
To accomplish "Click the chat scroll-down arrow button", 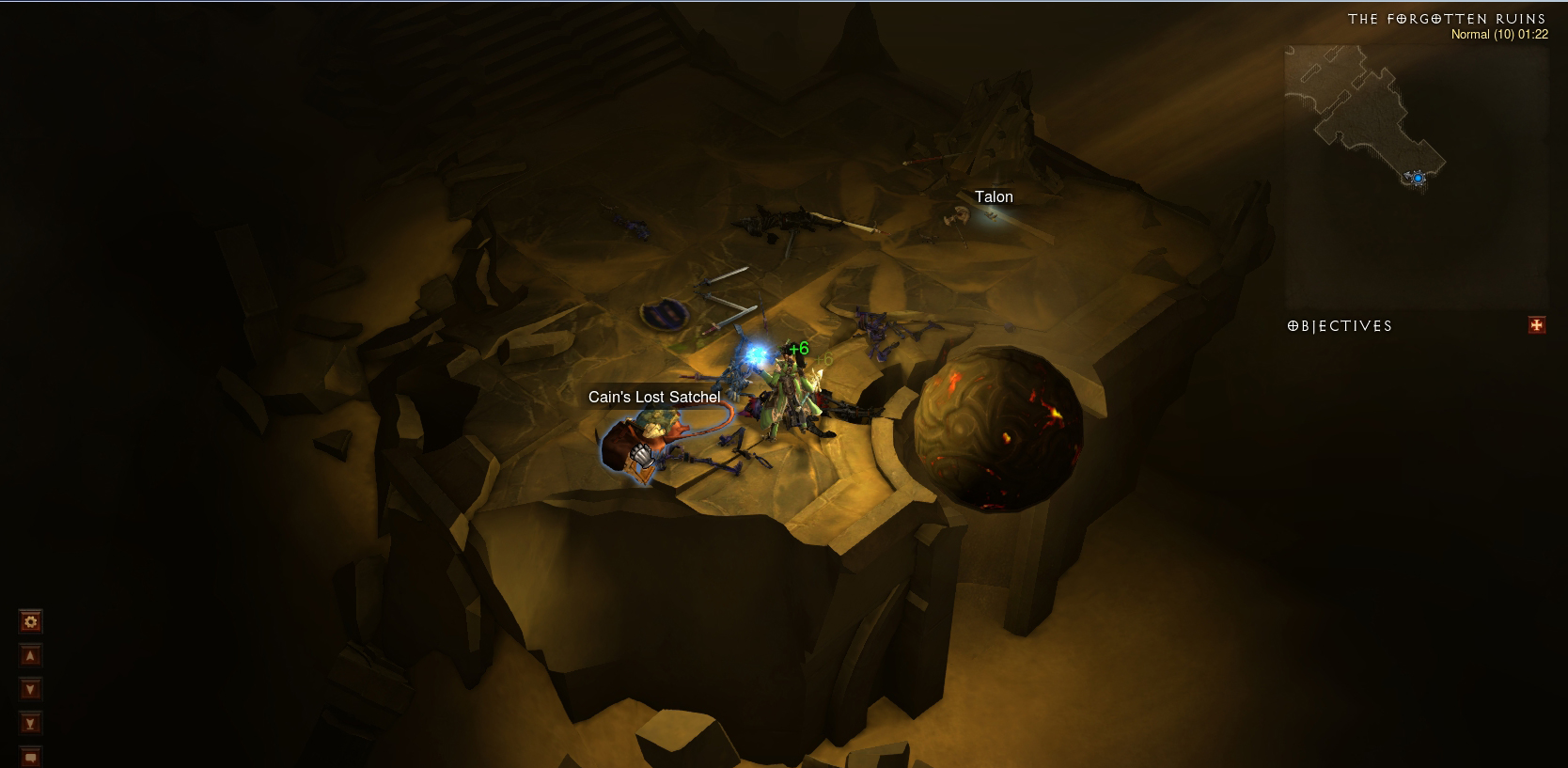I will pos(30,690).
